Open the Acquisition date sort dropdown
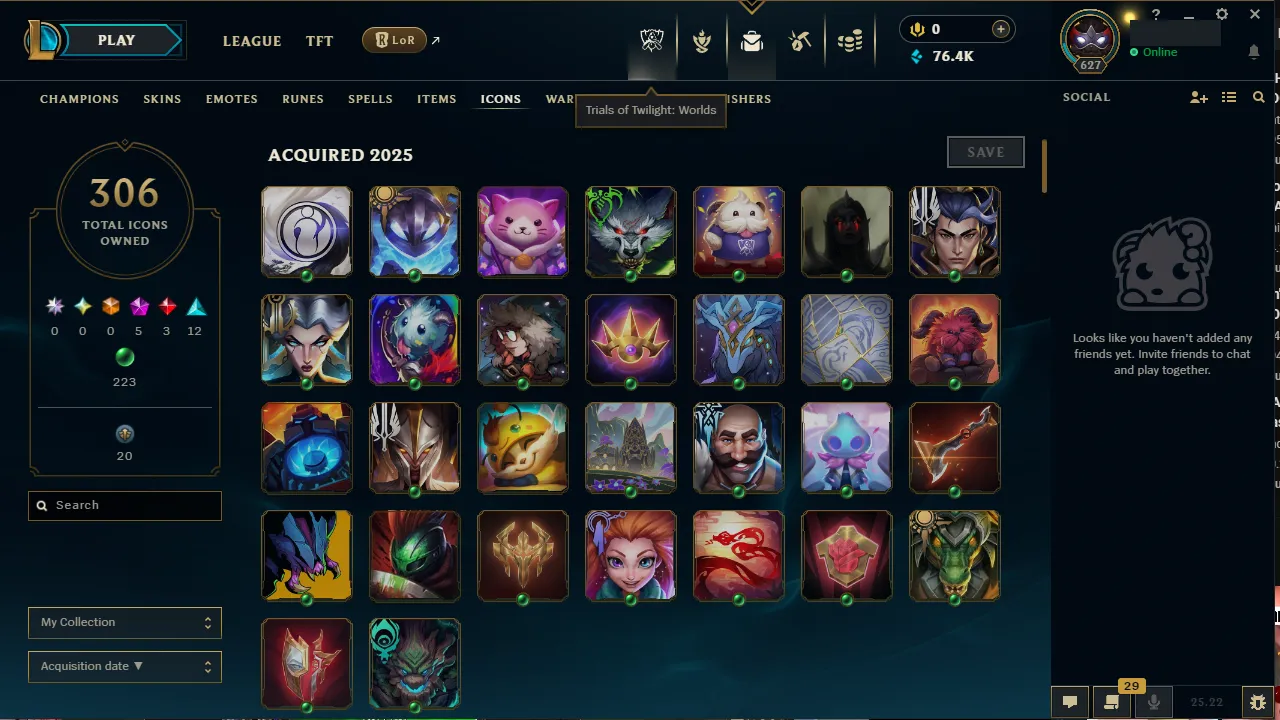The image size is (1280, 720). [124, 666]
